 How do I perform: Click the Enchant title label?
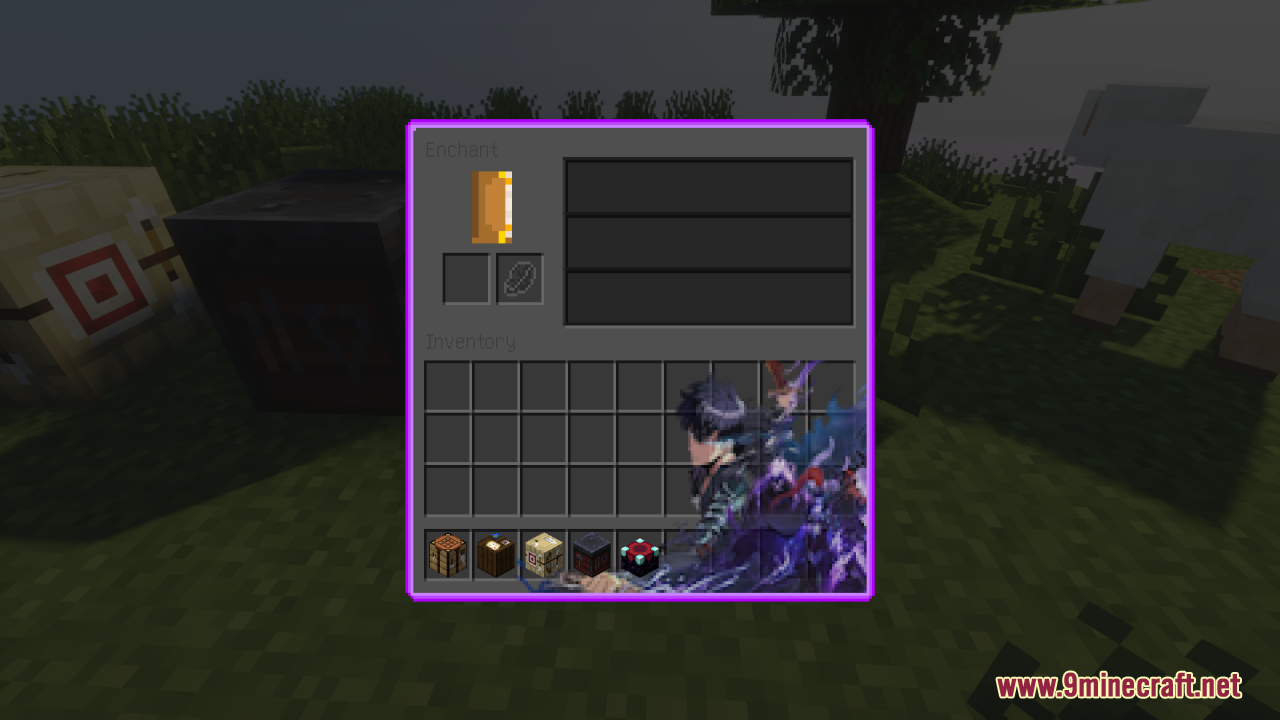tap(463, 149)
